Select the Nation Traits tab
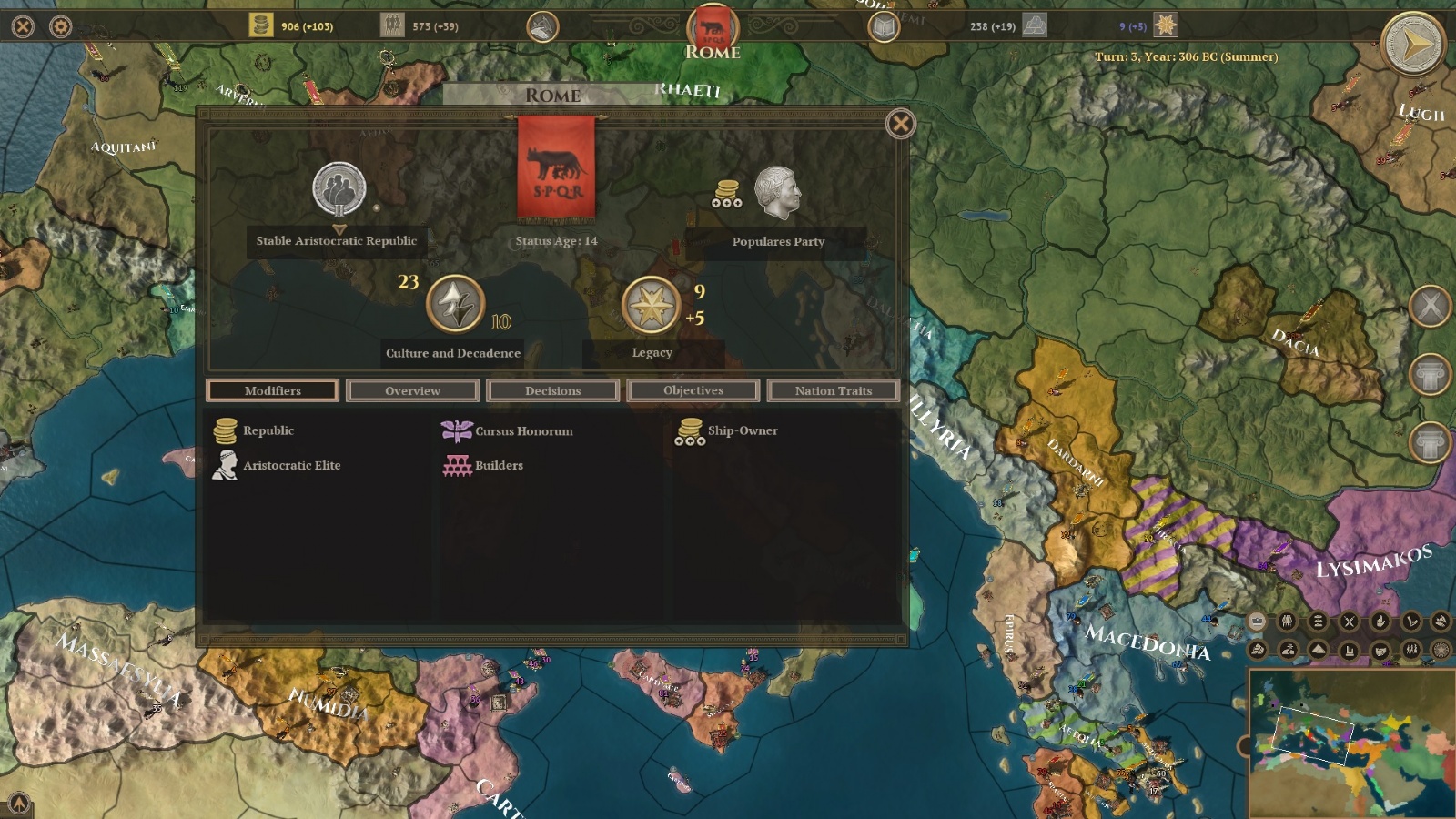The width and height of the screenshot is (1456, 819). 833,390
